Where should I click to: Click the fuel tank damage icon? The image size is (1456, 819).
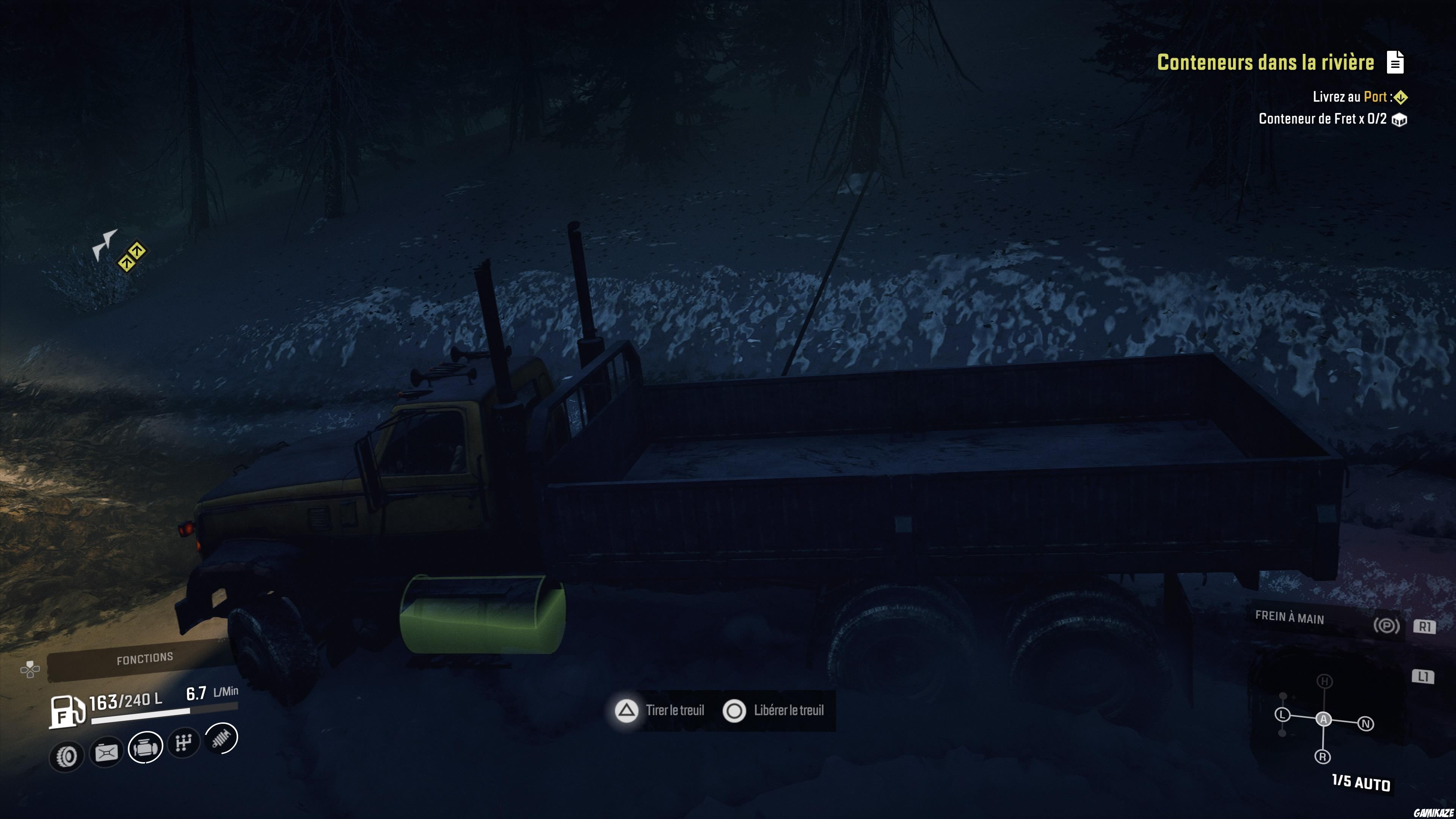pos(106,752)
